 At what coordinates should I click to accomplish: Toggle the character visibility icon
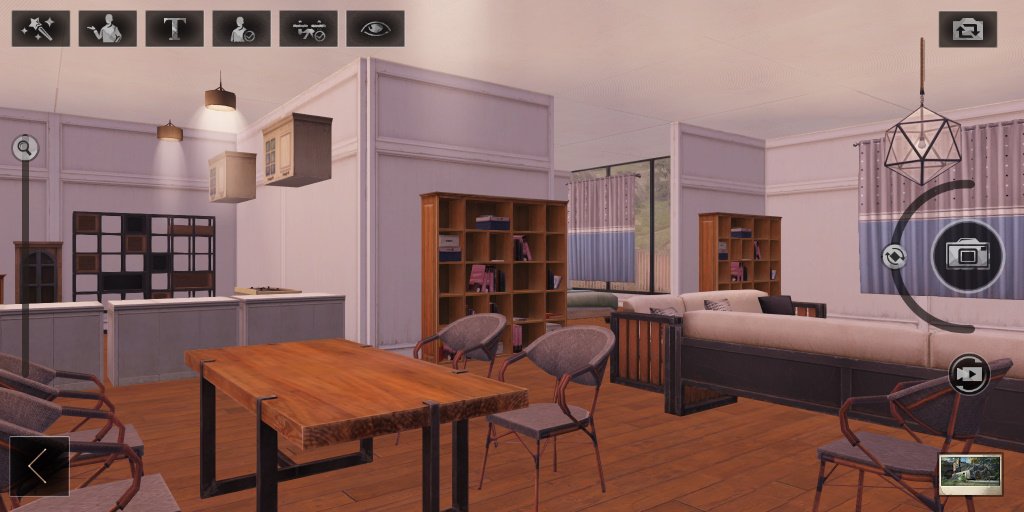241,29
